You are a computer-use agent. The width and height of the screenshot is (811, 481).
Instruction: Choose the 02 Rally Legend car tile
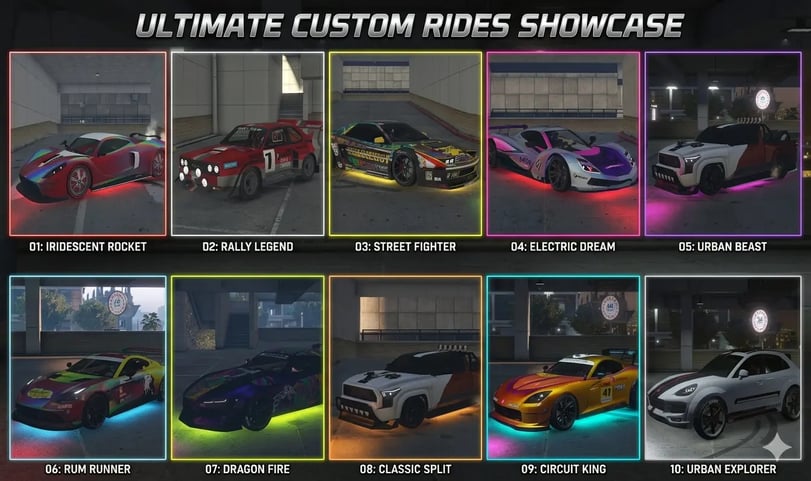click(247, 144)
